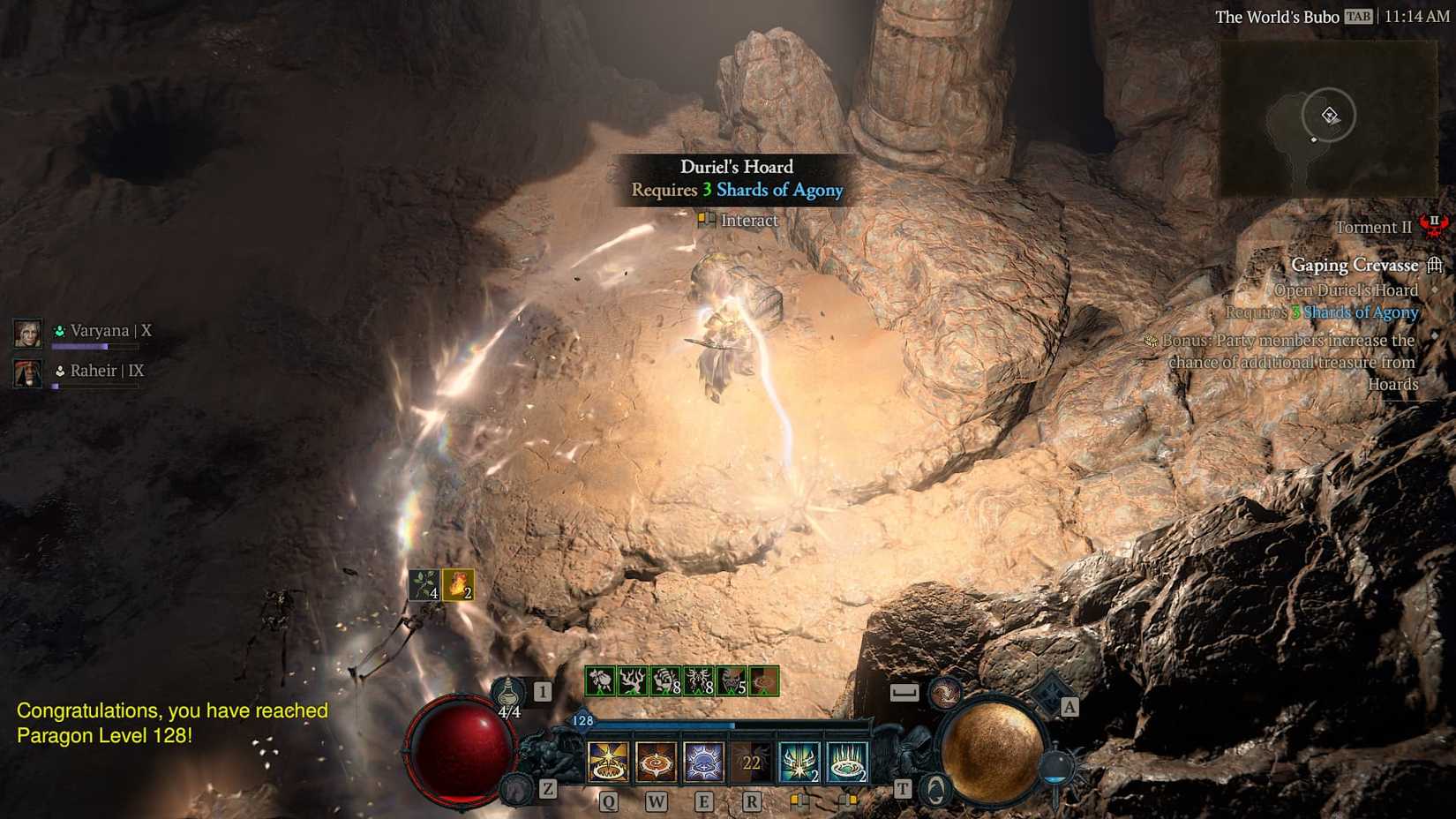
Task: Click the left mouse button attack skill icon
Action: 798,761
